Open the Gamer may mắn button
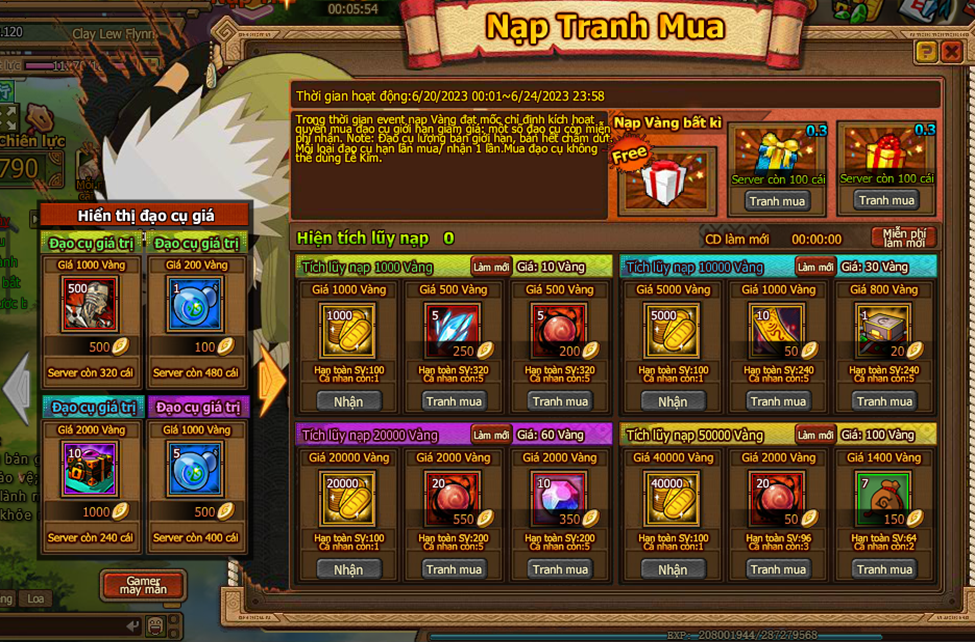975x642 pixels. [143, 585]
